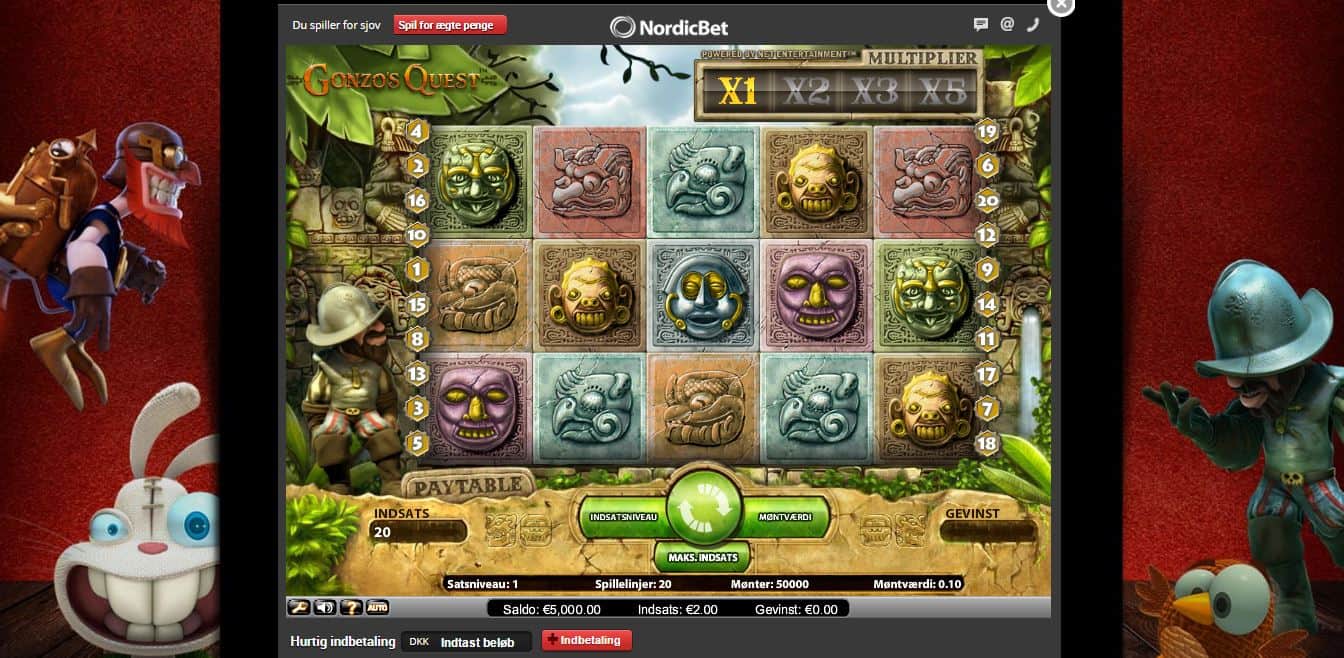Toggle sound with the speaker icon
Image resolution: width=1344 pixels, height=658 pixels.
pos(325,607)
